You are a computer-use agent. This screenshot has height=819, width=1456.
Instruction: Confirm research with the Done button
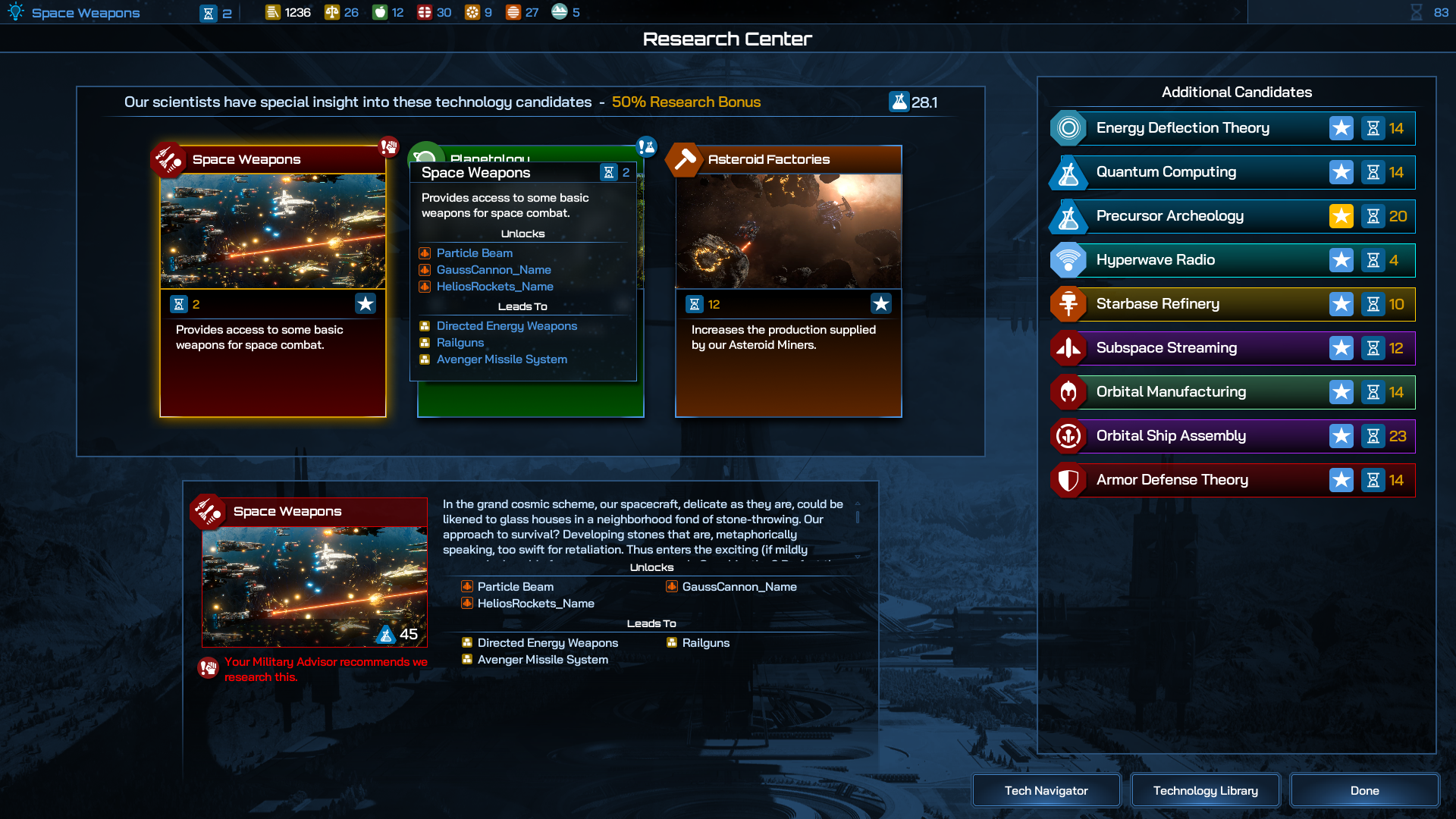(x=1364, y=790)
